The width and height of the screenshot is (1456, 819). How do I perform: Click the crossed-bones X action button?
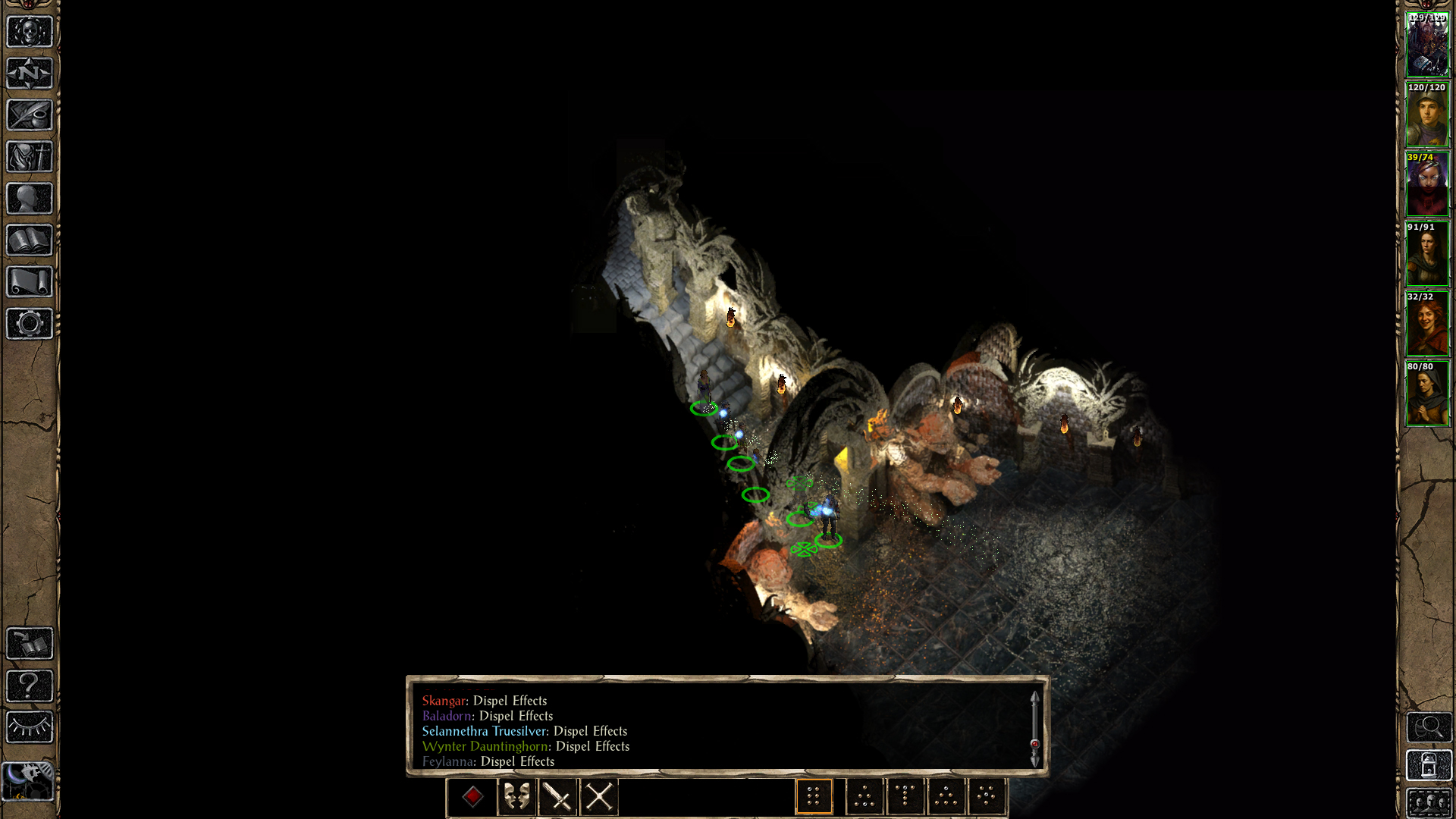click(599, 797)
